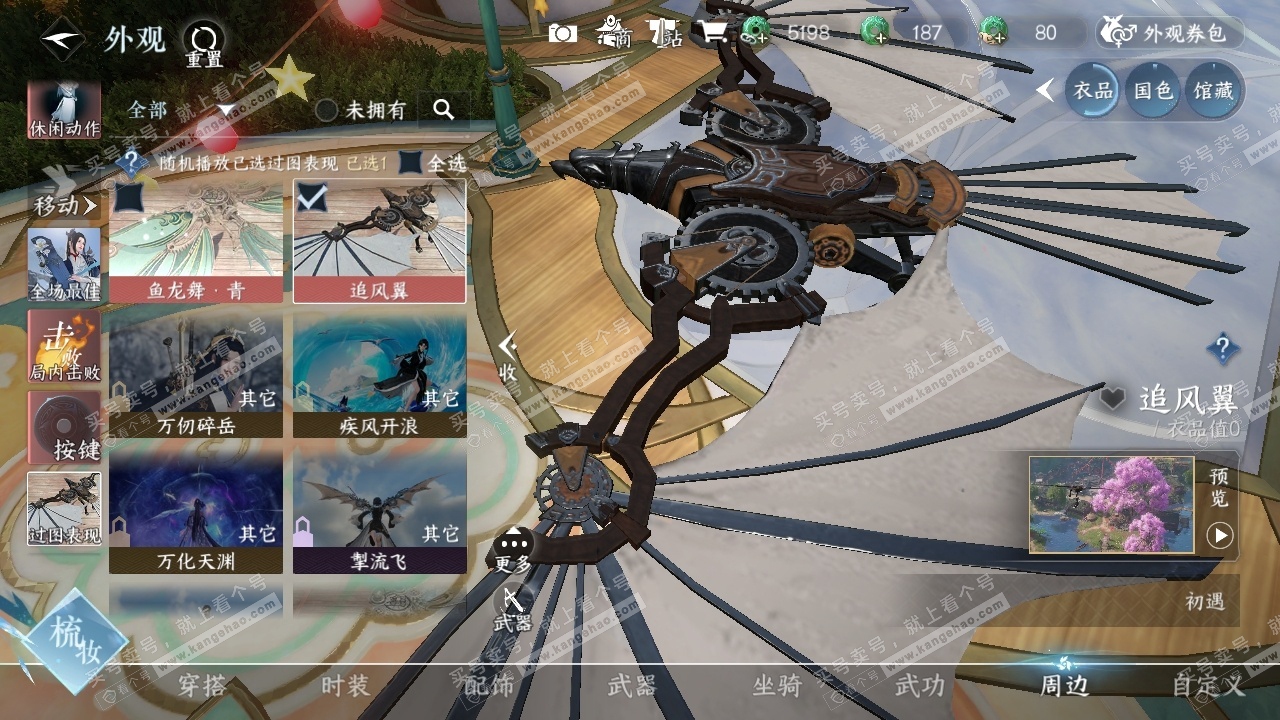Open the 按键 category

coord(64,427)
